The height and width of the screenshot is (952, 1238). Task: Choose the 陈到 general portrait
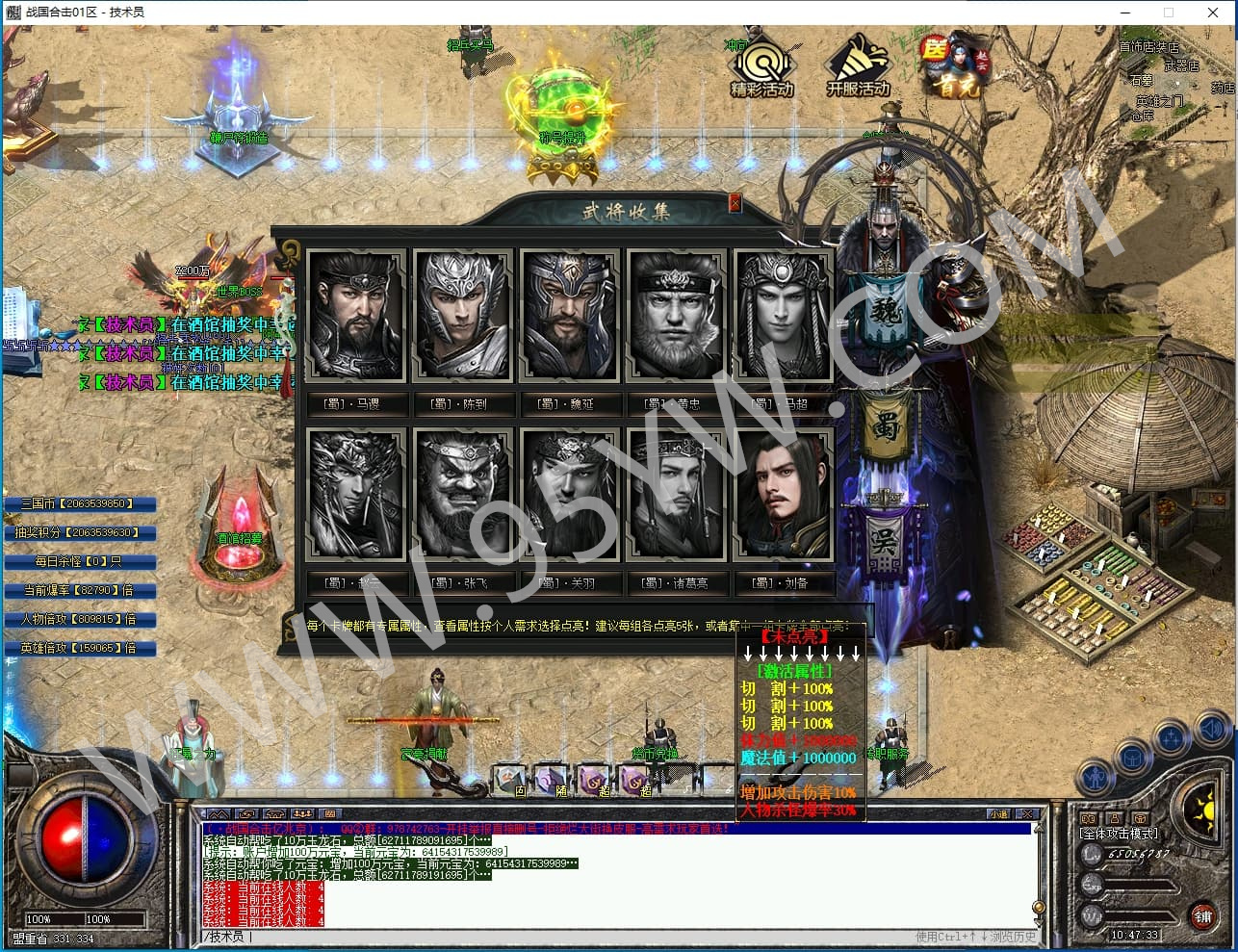[x=462, y=316]
